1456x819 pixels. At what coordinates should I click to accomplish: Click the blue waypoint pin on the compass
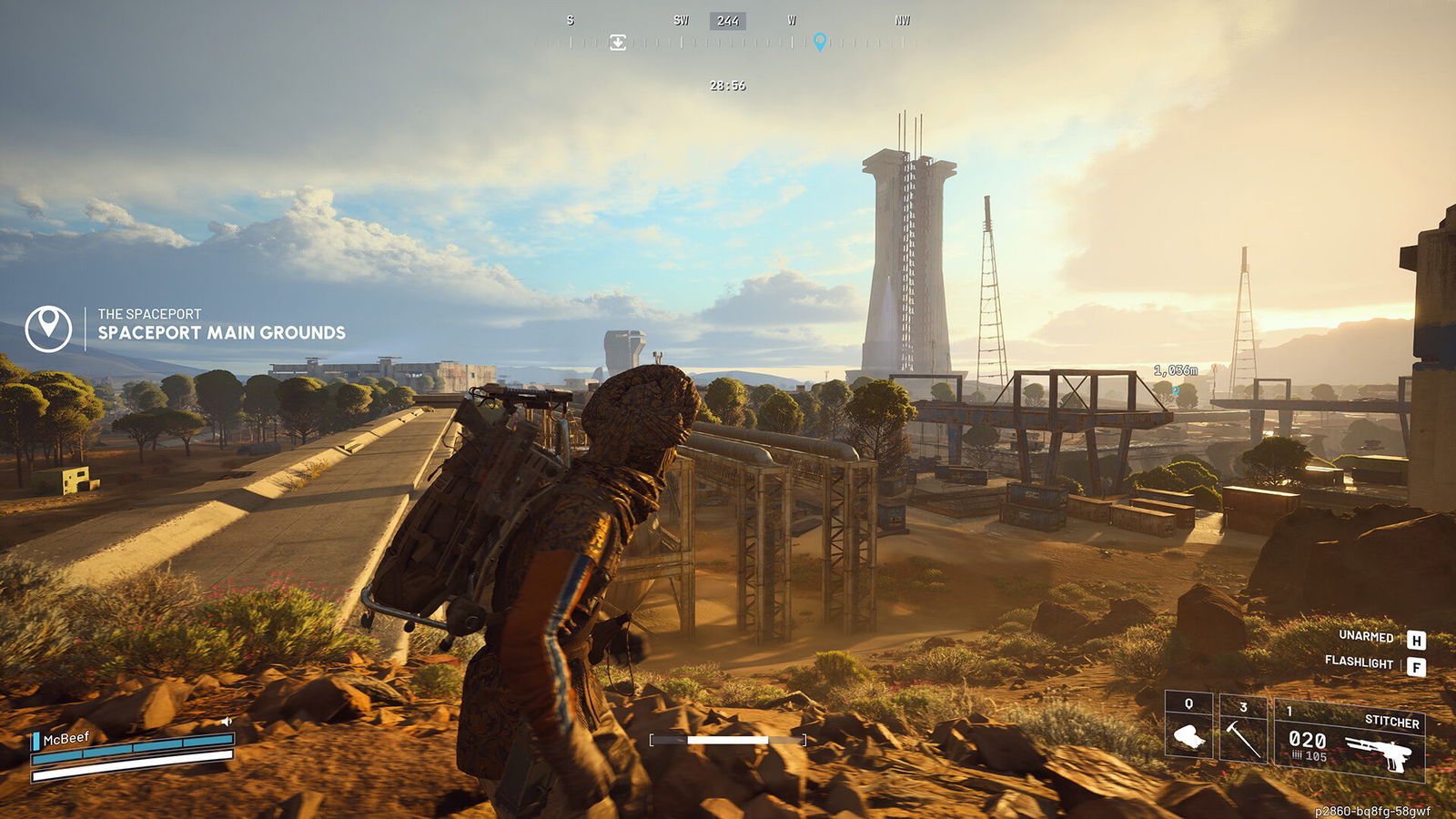(822, 41)
